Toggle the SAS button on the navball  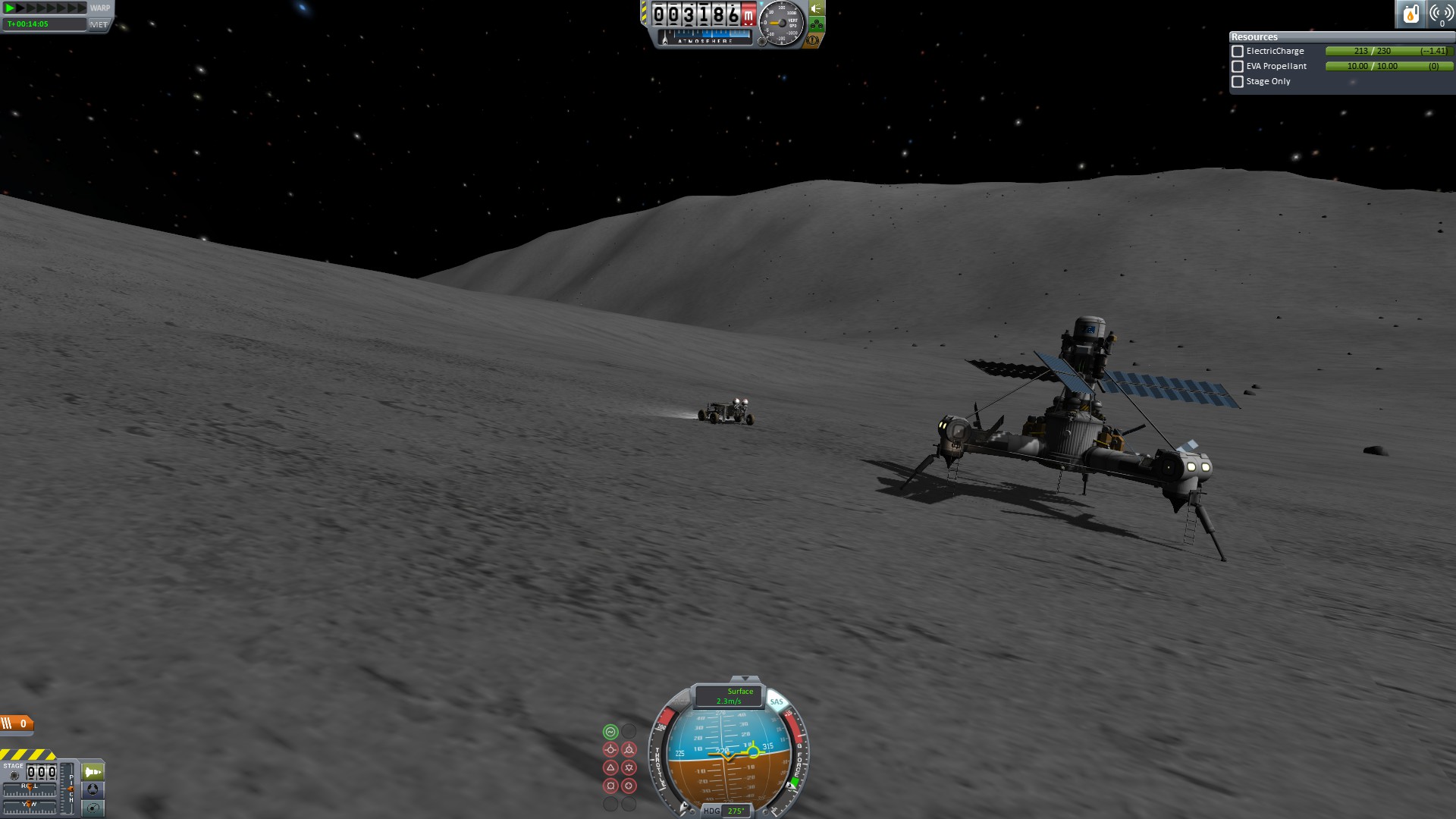(777, 701)
